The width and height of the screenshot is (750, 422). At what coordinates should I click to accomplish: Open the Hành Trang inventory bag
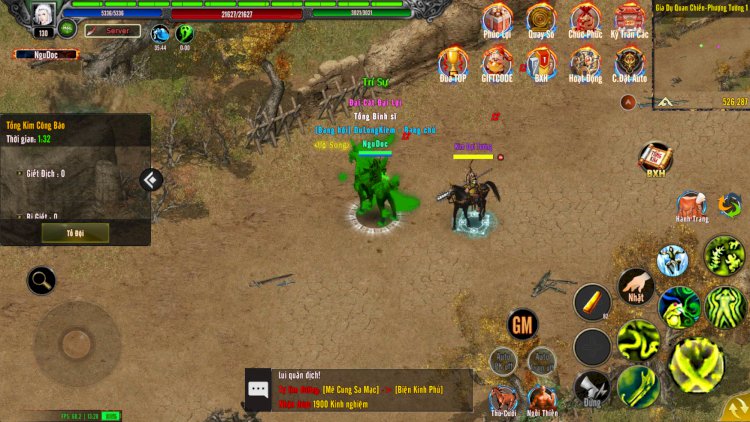coord(691,206)
